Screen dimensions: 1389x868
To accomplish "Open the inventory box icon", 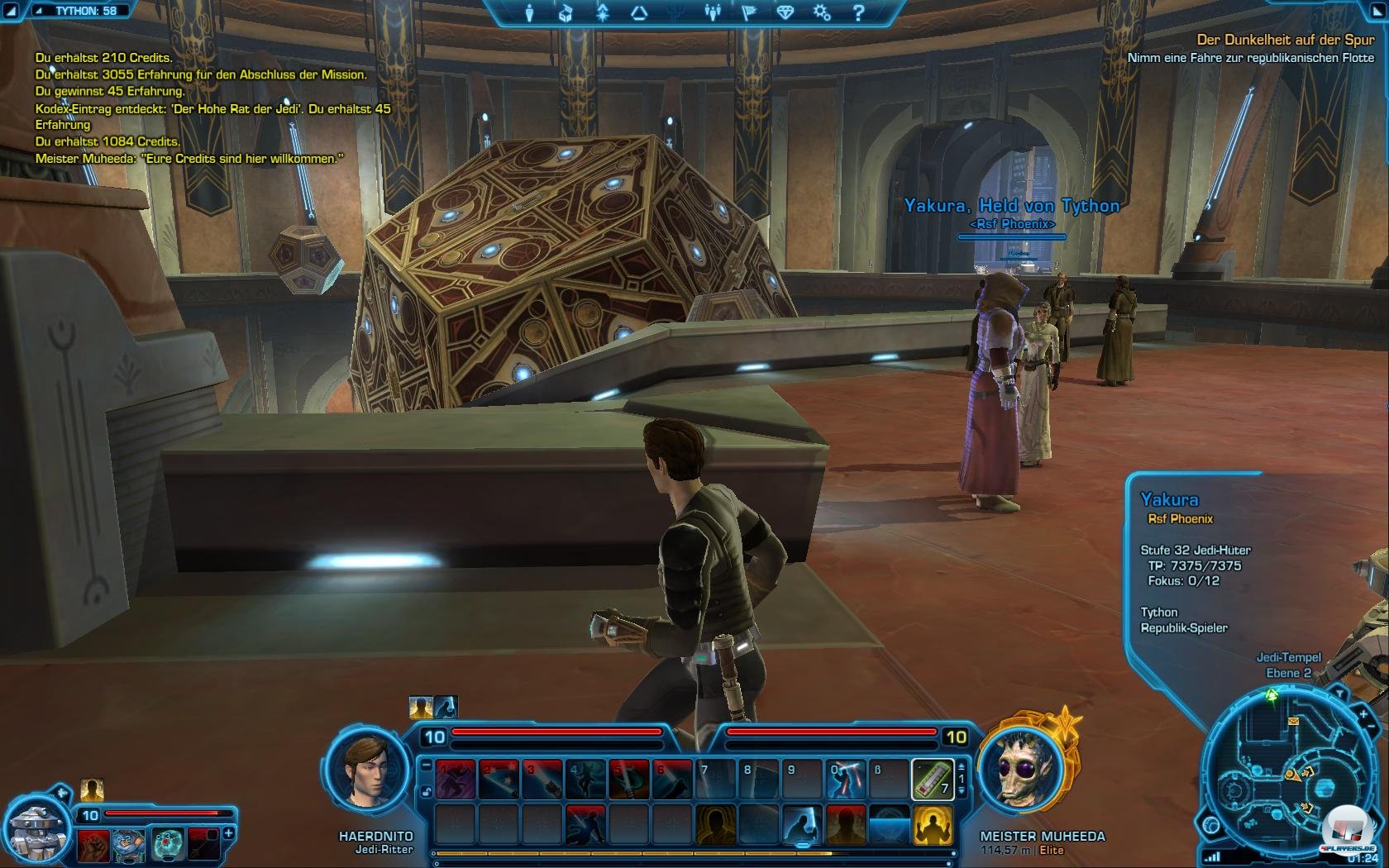I will pyautogui.click(x=566, y=13).
